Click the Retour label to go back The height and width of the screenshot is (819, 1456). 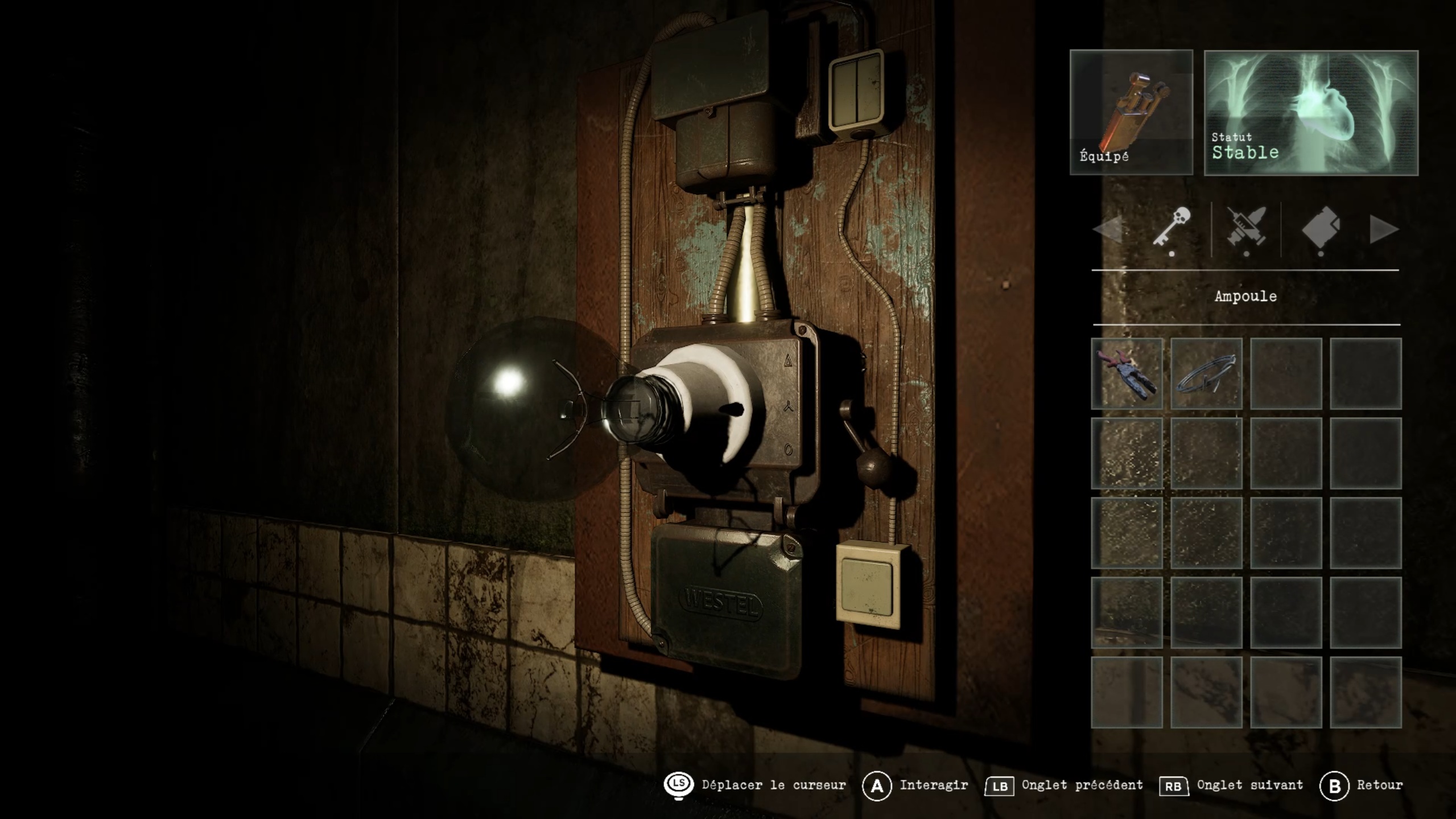(x=1379, y=785)
